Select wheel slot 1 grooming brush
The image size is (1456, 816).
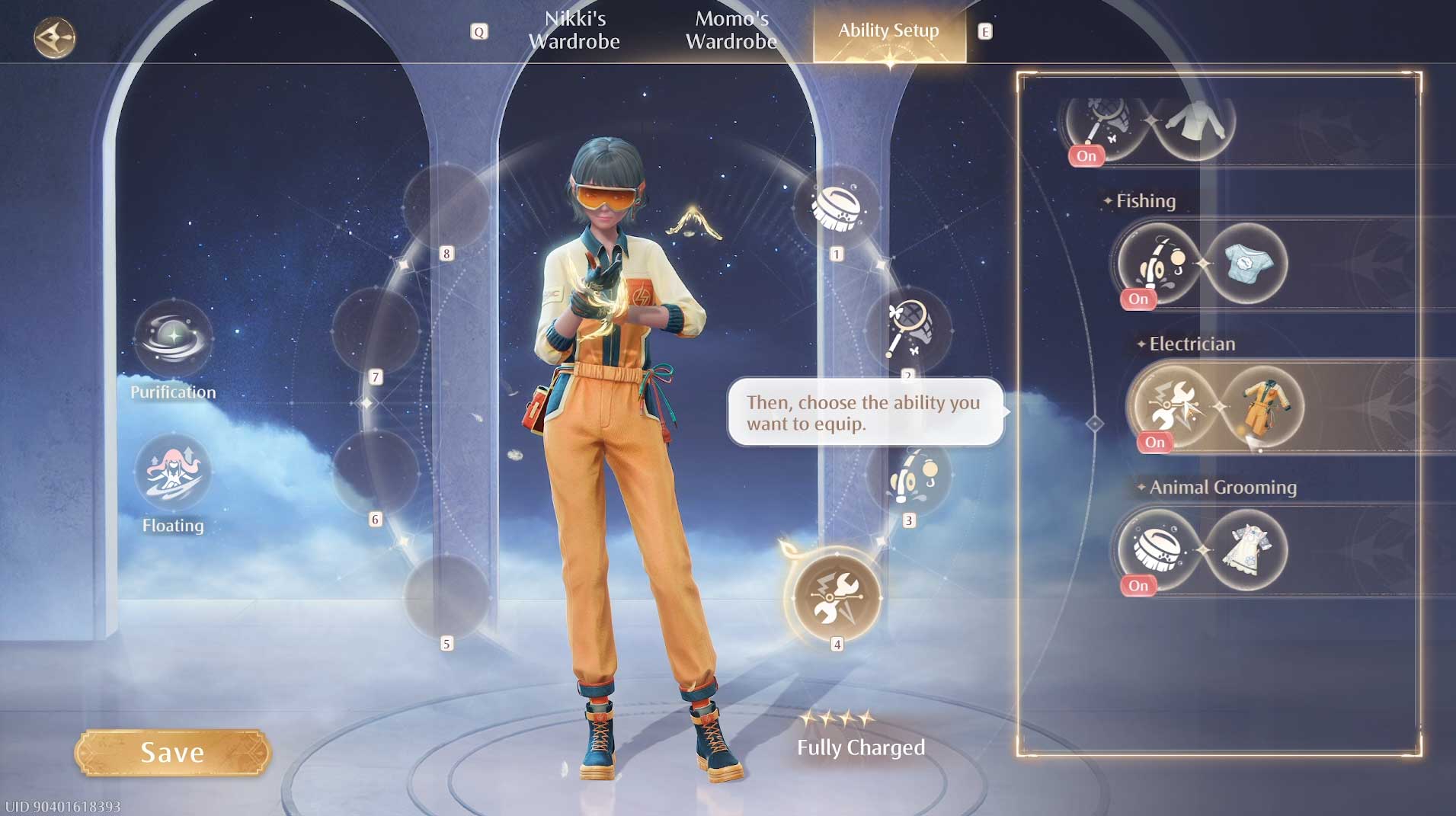click(836, 206)
